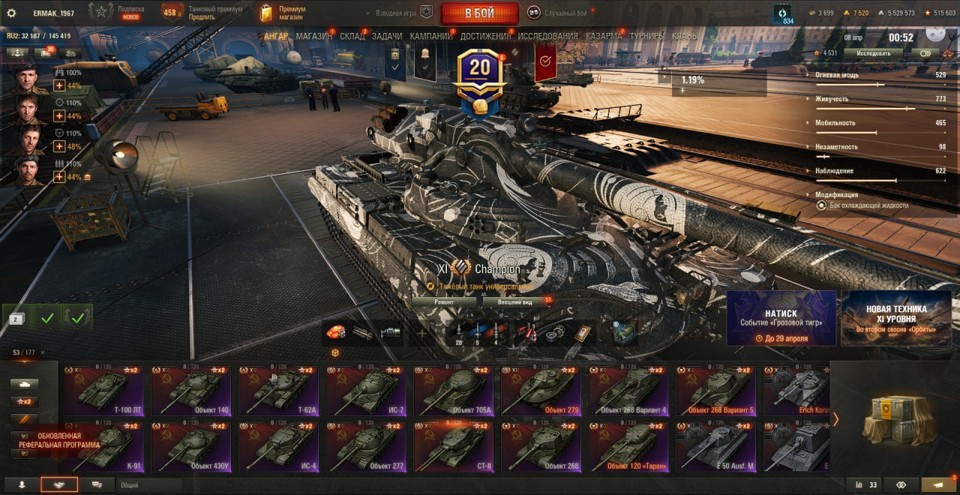Open Внешний вид exterior customization
Screen dimensions: 960x495
pos(513,299)
